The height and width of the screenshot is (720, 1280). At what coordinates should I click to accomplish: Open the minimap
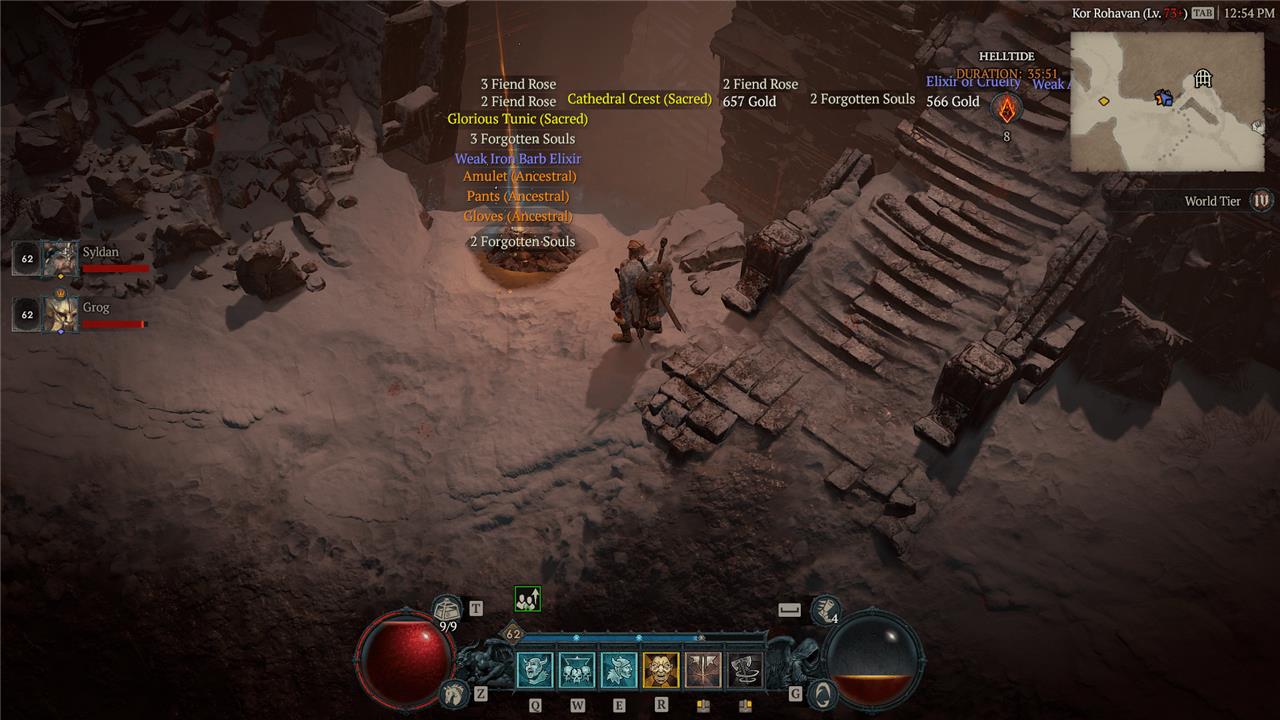tap(1167, 101)
